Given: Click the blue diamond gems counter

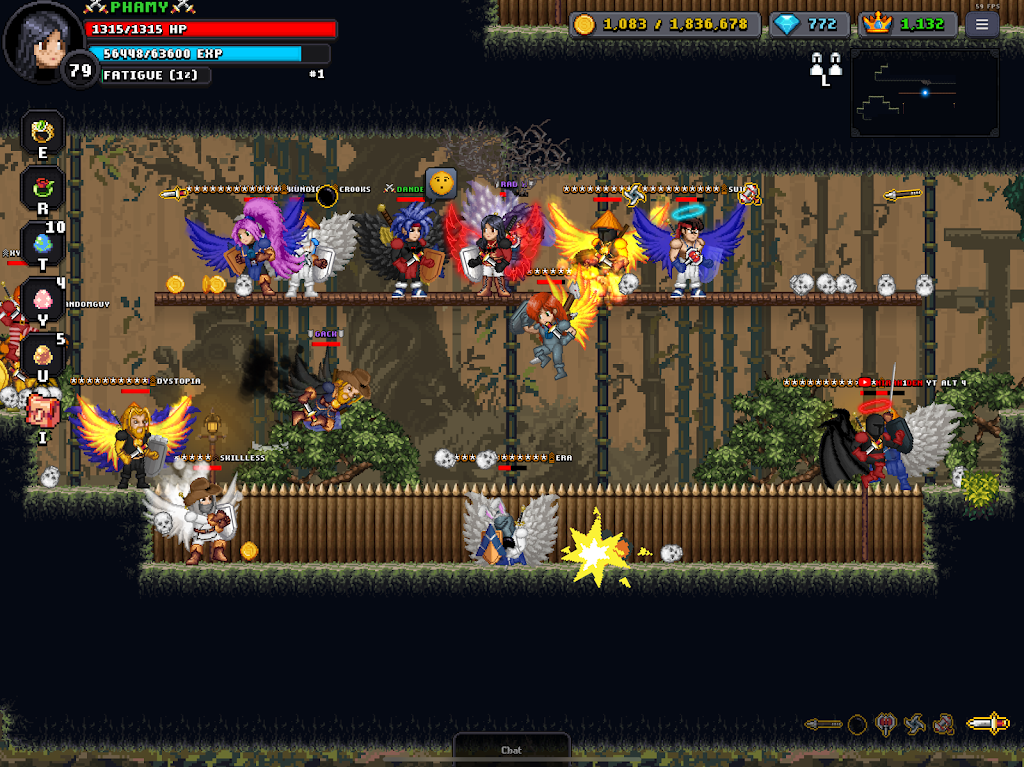Looking at the screenshot, I should coord(809,25).
